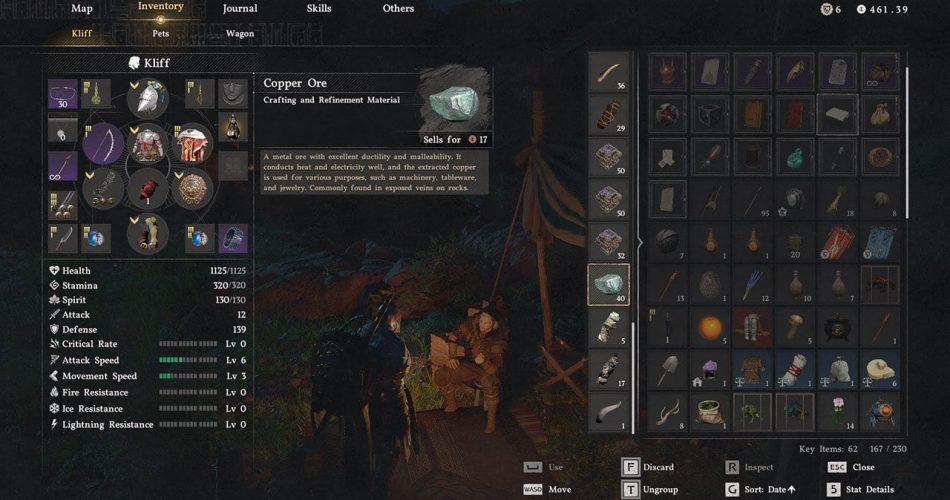
Task: Pick the red cloak equipment slot
Action: point(191,144)
